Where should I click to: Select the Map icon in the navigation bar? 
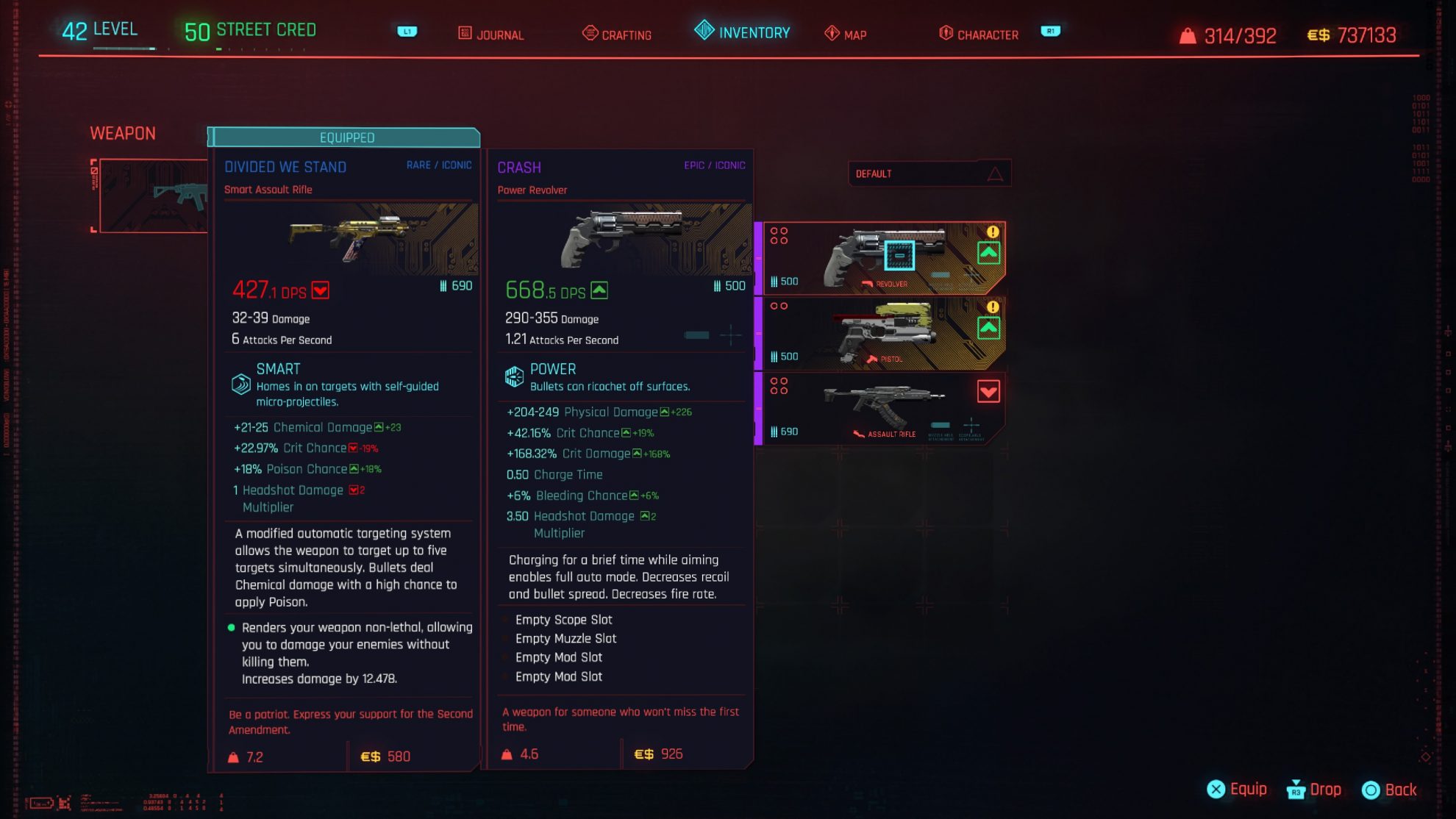(830, 33)
